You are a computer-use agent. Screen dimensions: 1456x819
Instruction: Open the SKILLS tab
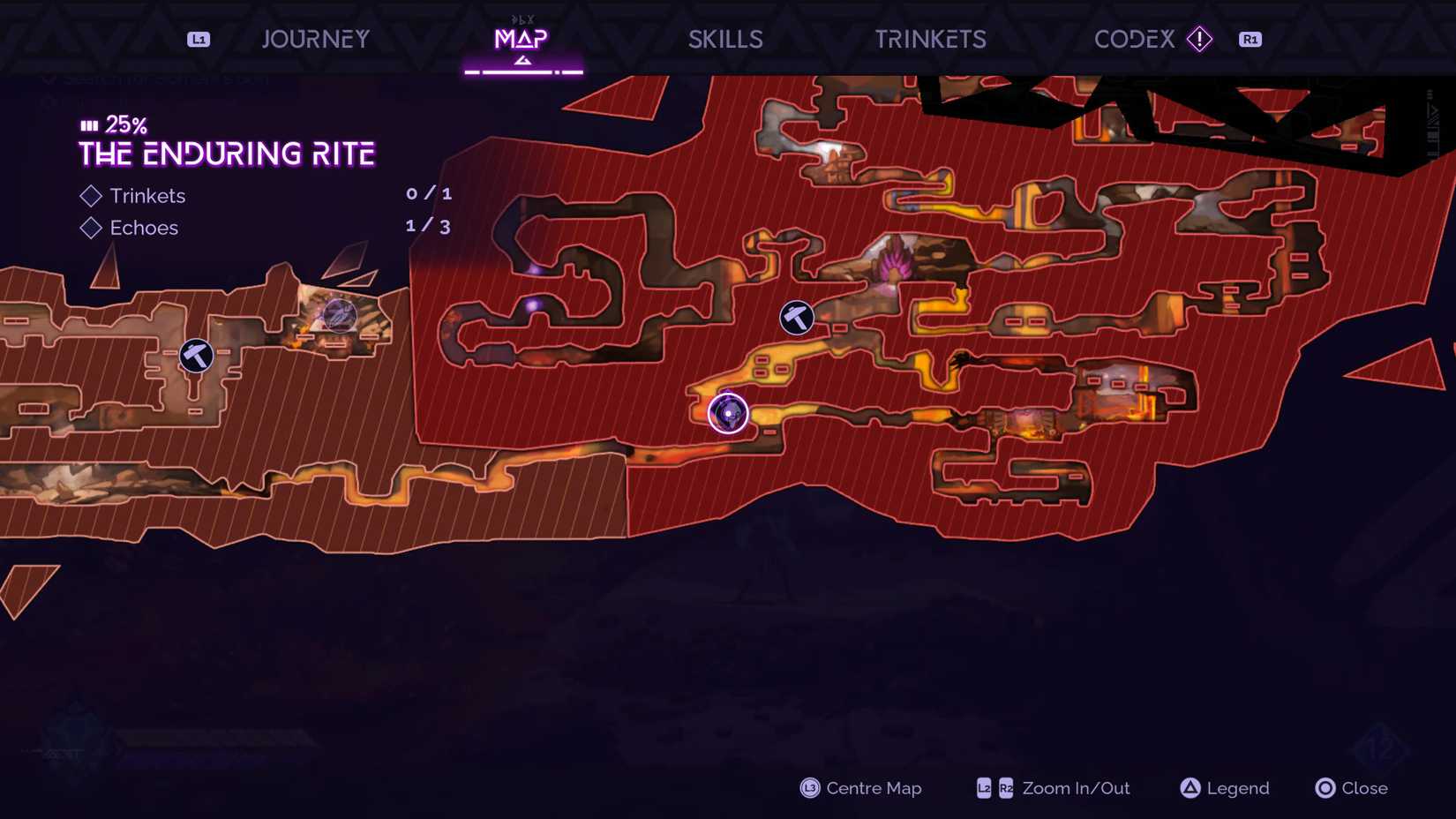point(725,39)
